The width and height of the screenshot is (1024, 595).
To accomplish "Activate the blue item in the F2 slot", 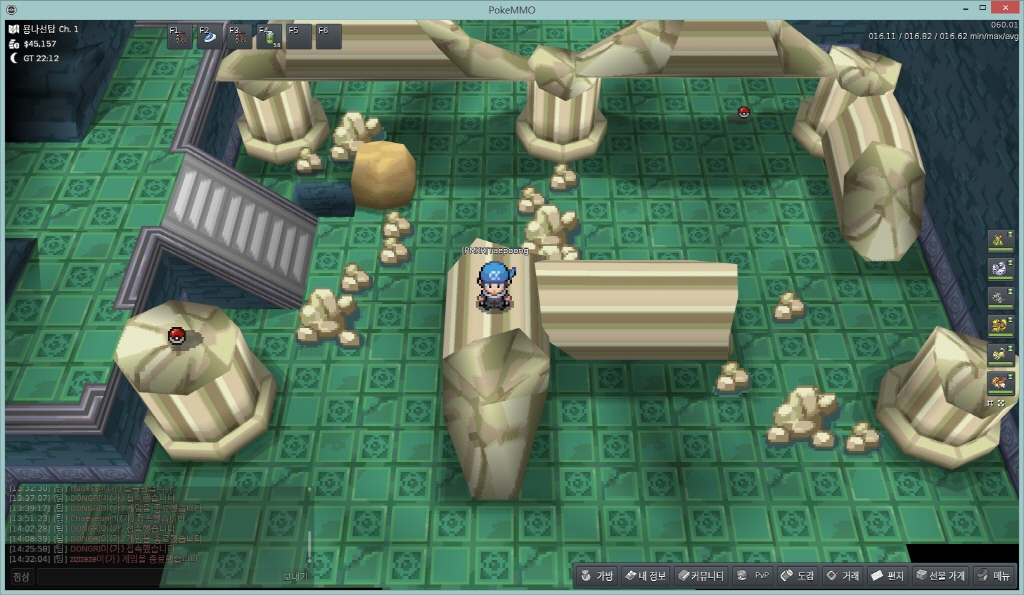I will 210,38.
